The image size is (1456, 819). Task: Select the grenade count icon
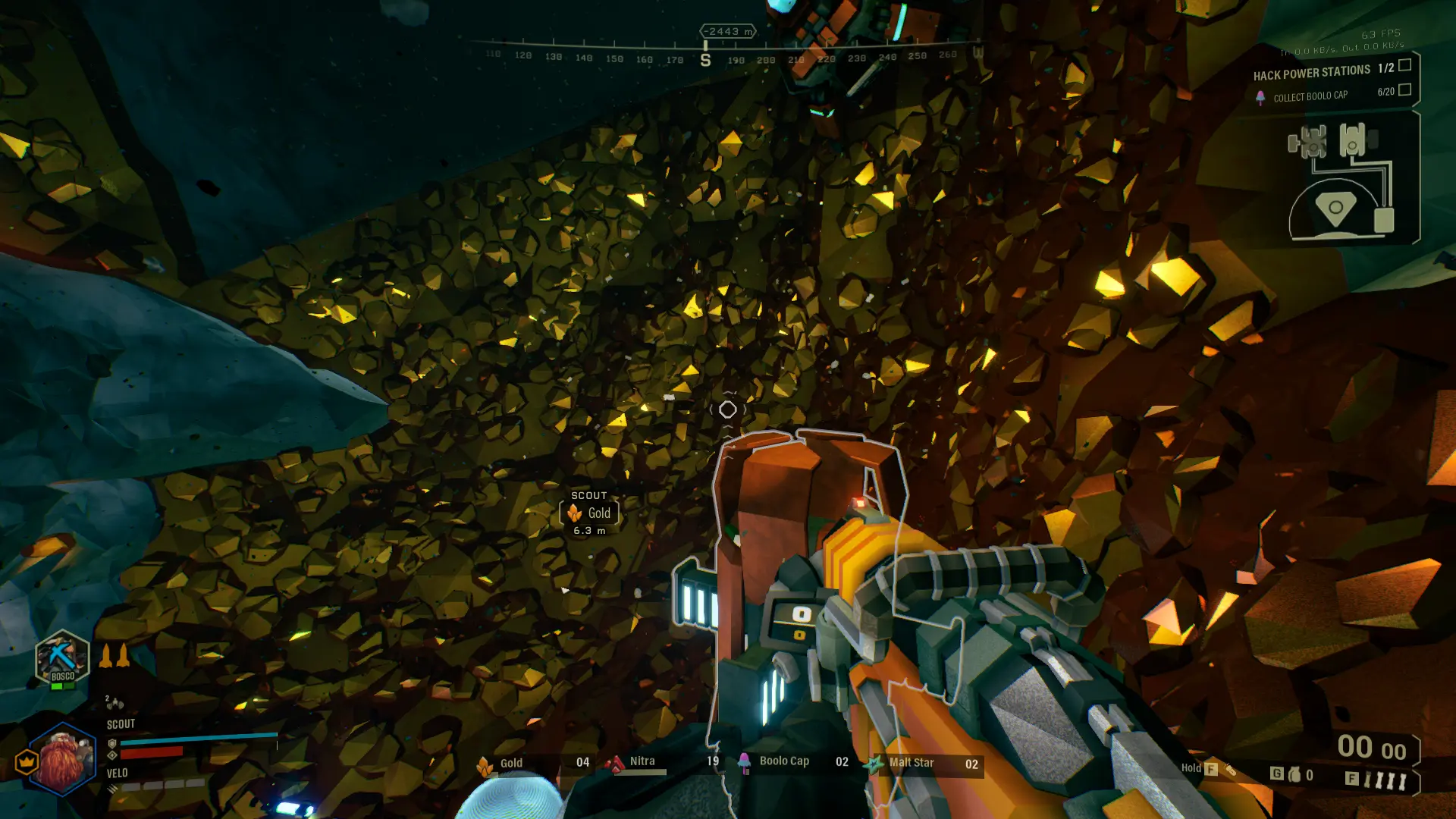[x=1294, y=774]
